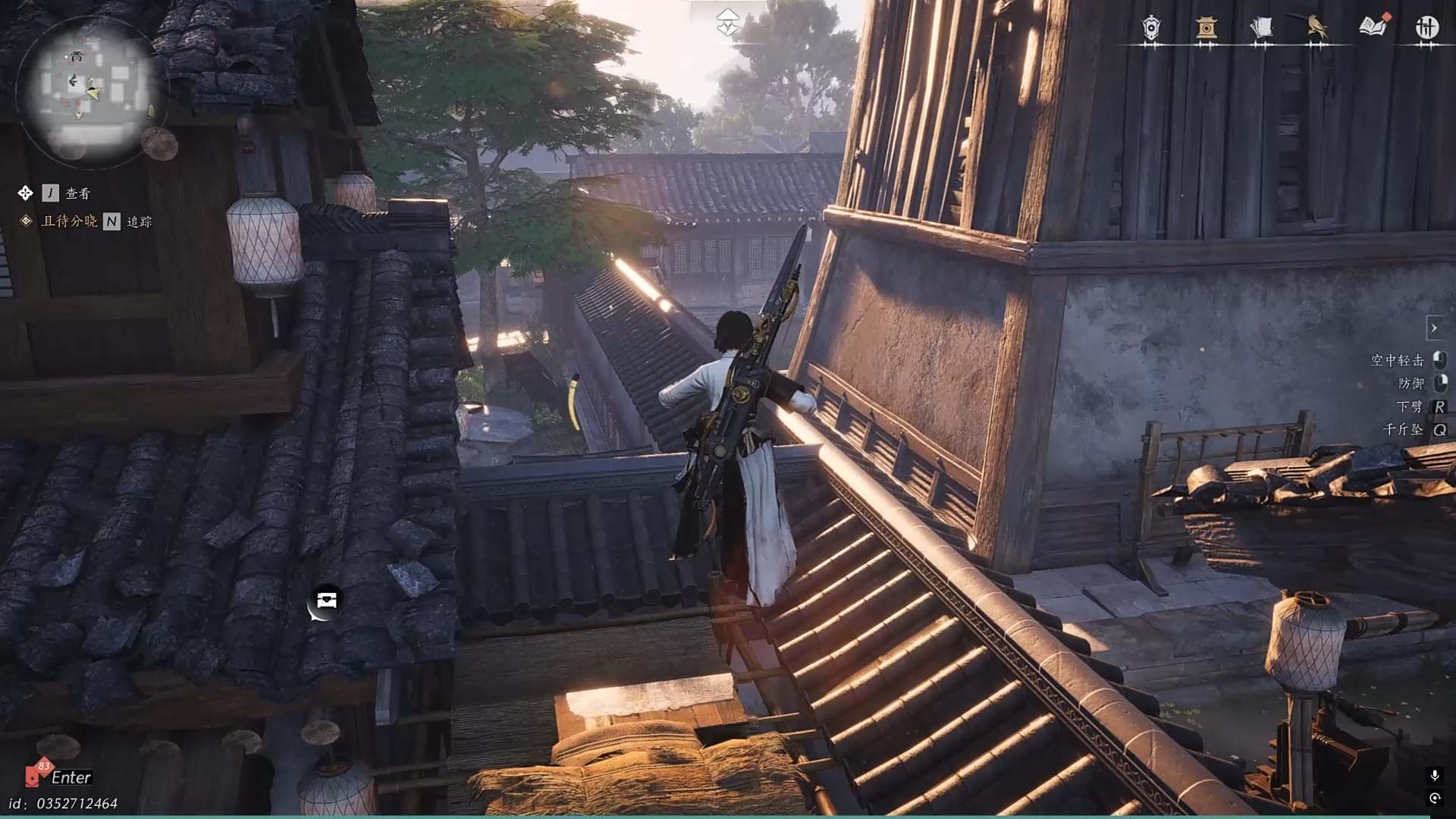Open the red notification icon beside Enter
The image size is (1456, 819).
click(36, 773)
